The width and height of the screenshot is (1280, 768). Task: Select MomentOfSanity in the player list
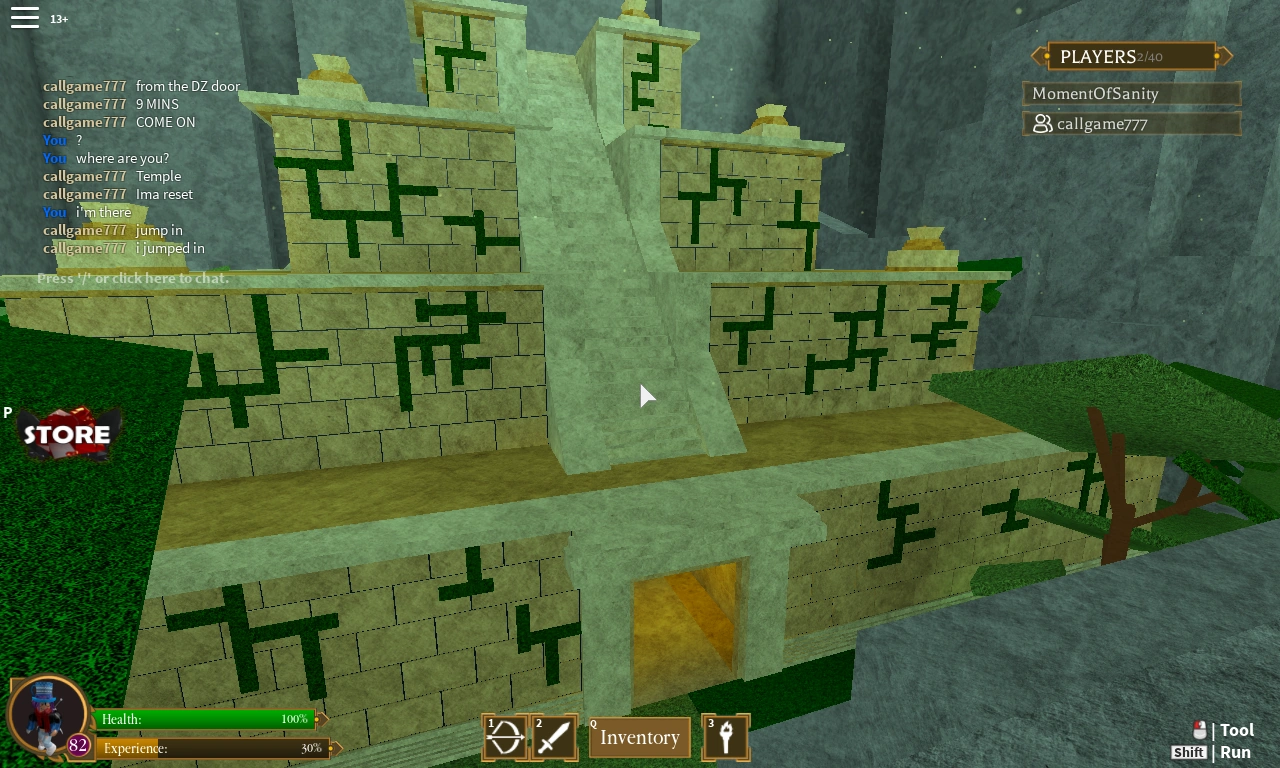(x=1131, y=93)
